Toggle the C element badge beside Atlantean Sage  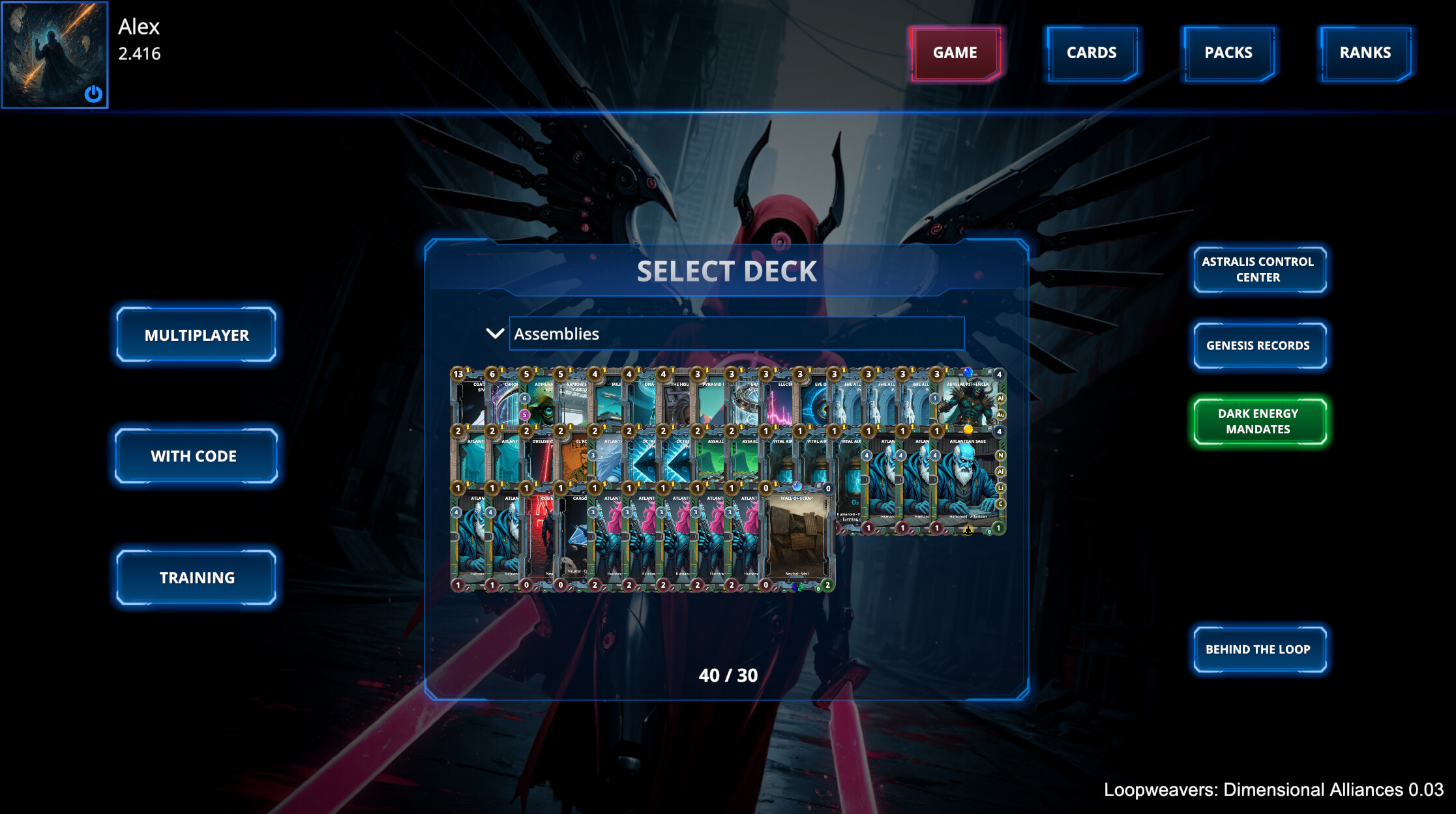1000,504
